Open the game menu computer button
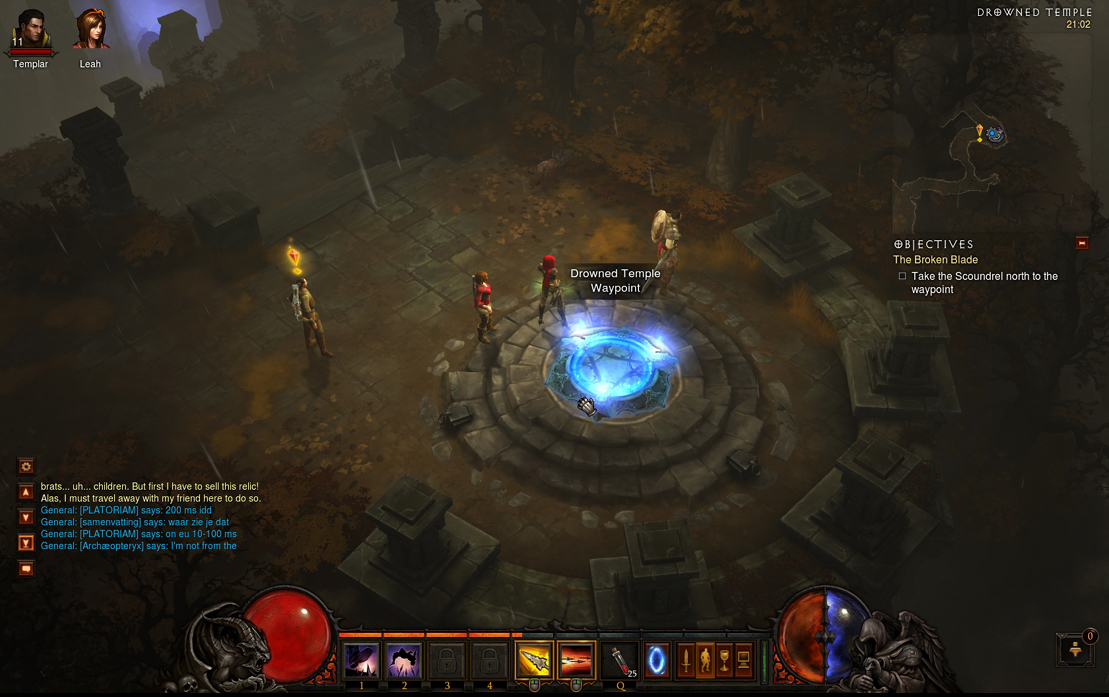The height and width of the screenshot is (697, 1109). [x=743, y=661]
